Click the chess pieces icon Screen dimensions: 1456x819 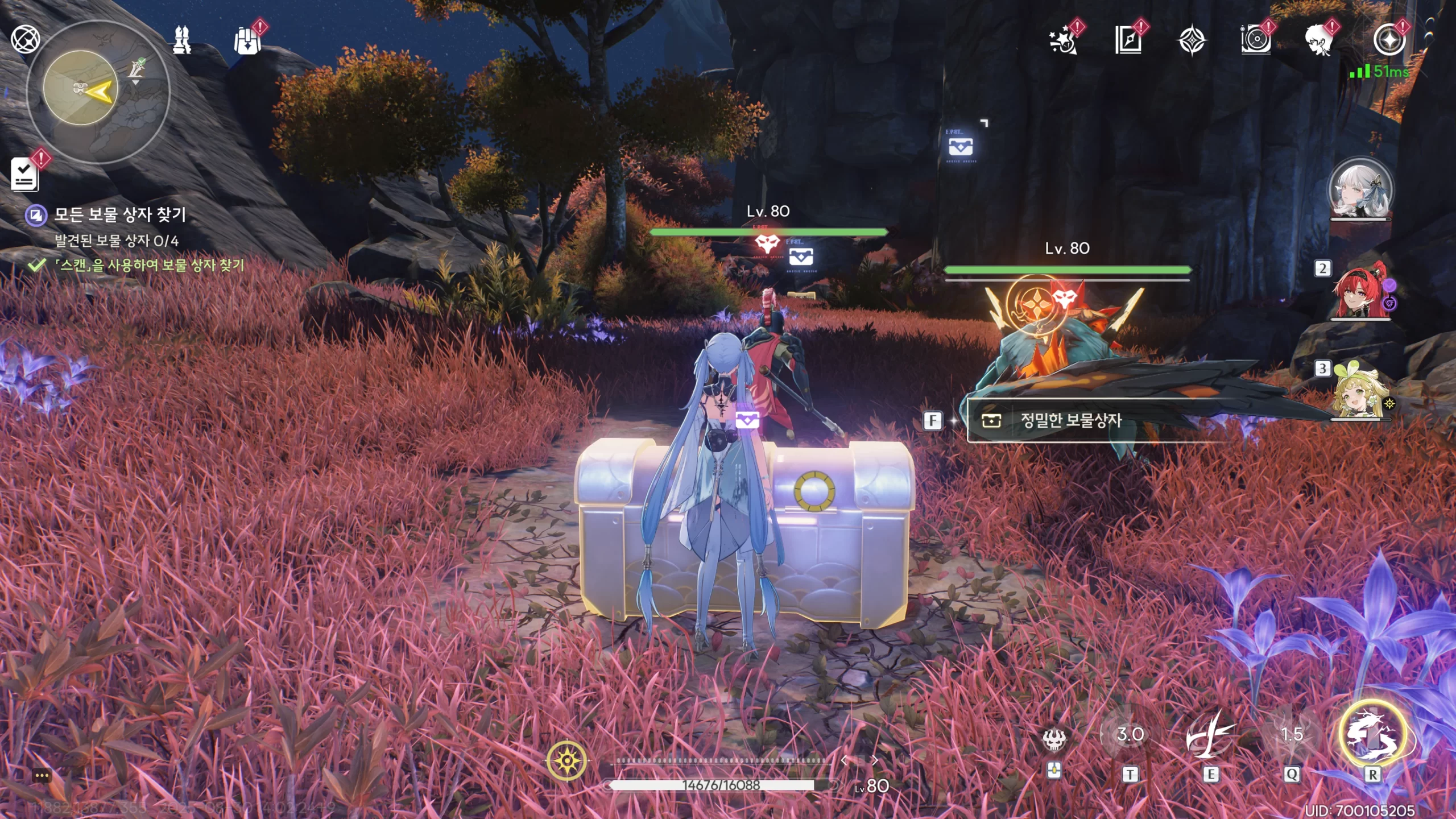[182, 40]
